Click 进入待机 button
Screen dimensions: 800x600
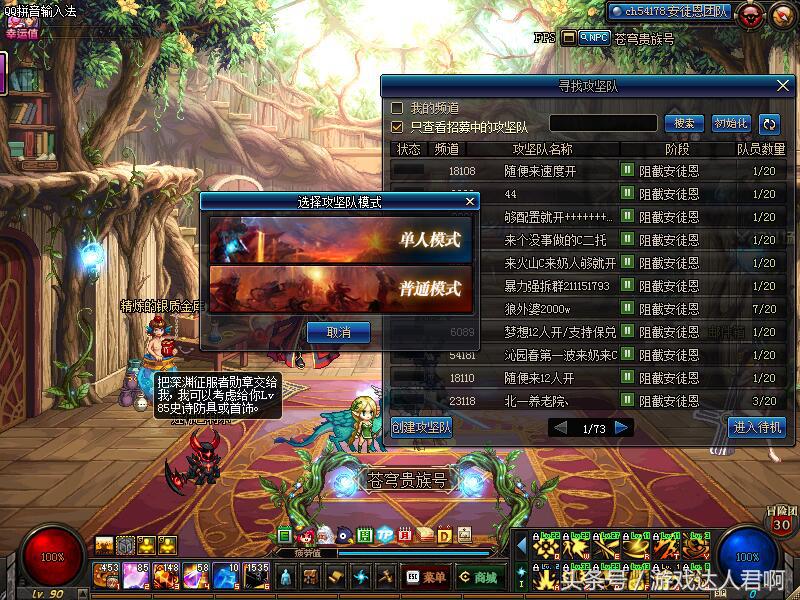tap(756, 428)
